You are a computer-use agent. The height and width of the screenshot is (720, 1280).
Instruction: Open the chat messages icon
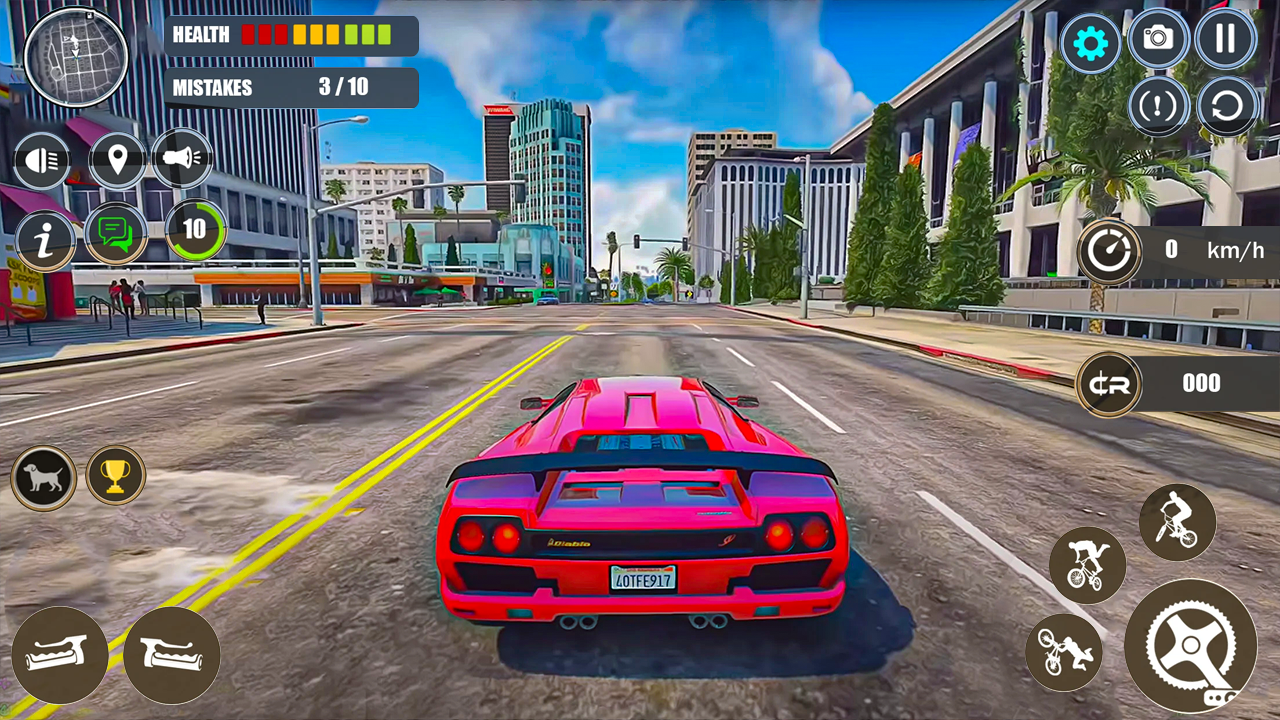point(117,234)
